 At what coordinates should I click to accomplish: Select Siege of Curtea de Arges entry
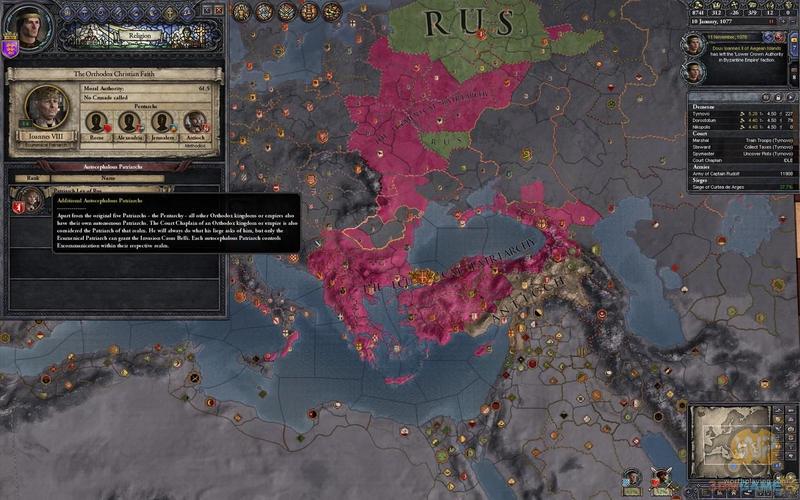[740, 187]
